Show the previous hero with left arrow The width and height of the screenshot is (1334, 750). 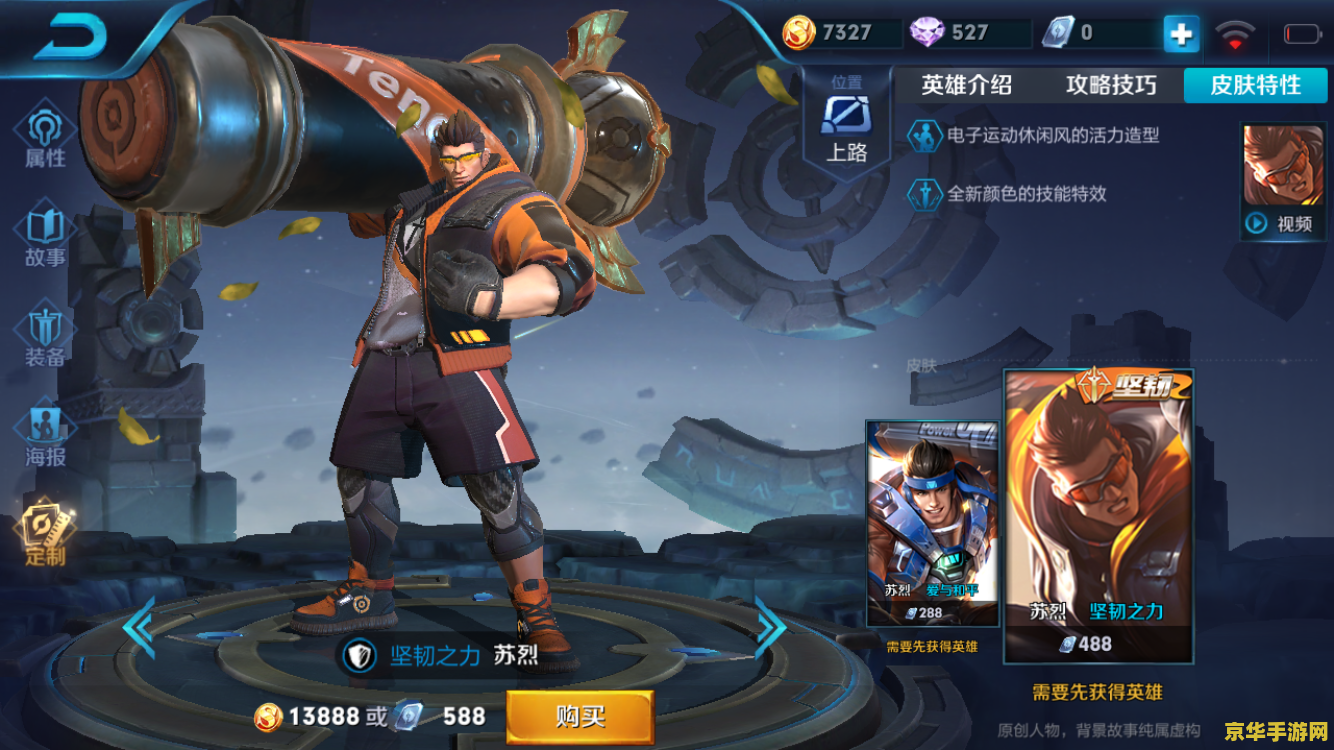tap(138, 626)
